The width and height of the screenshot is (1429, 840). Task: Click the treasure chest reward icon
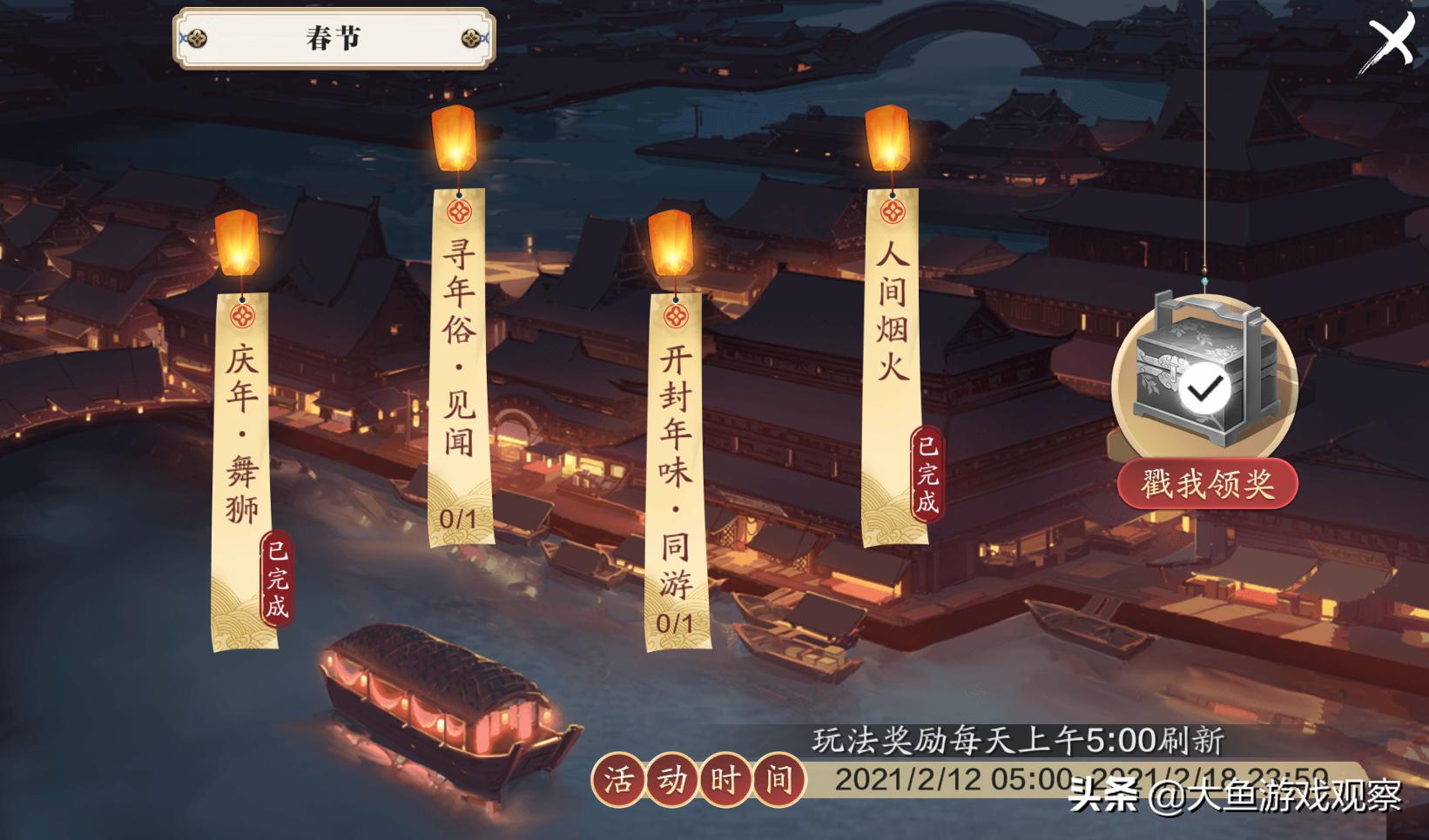pyautogui.click(x=1204, y=374)
